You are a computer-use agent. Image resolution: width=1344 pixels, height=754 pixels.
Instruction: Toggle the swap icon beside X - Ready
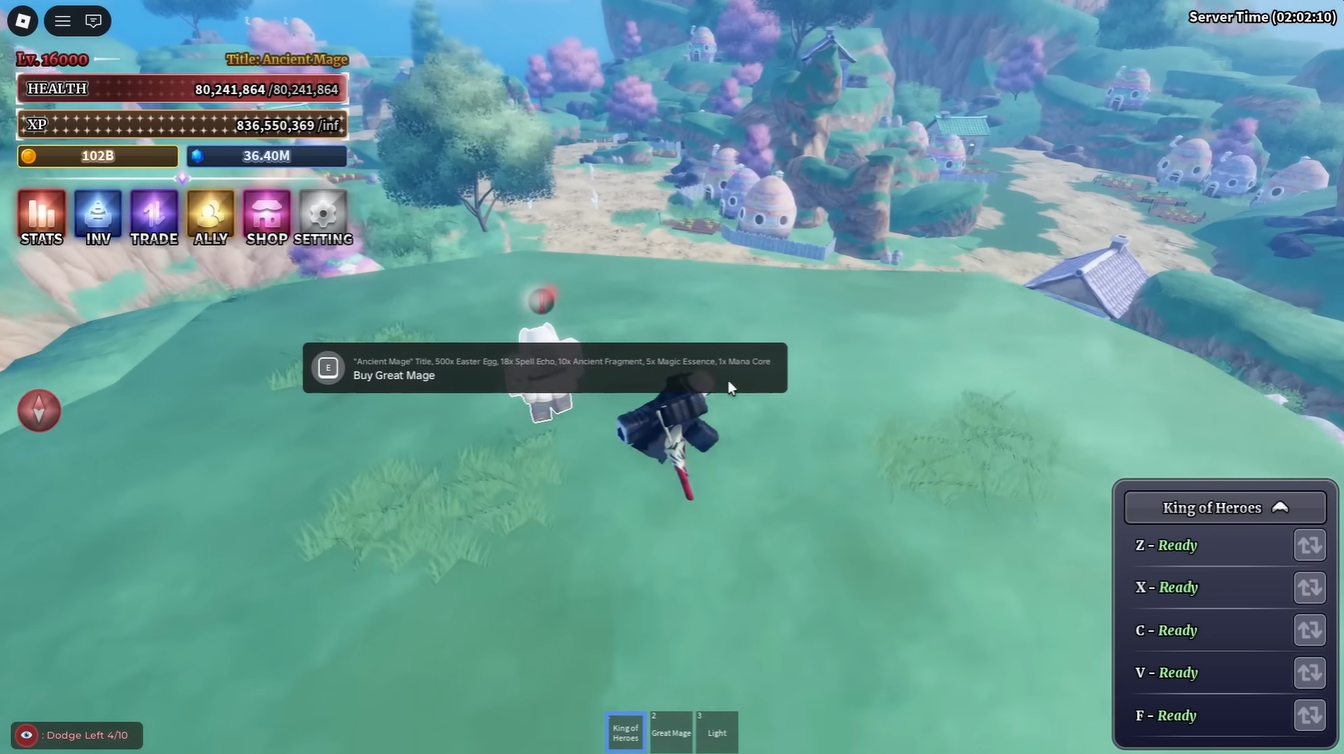click(x=1310, y=587)
